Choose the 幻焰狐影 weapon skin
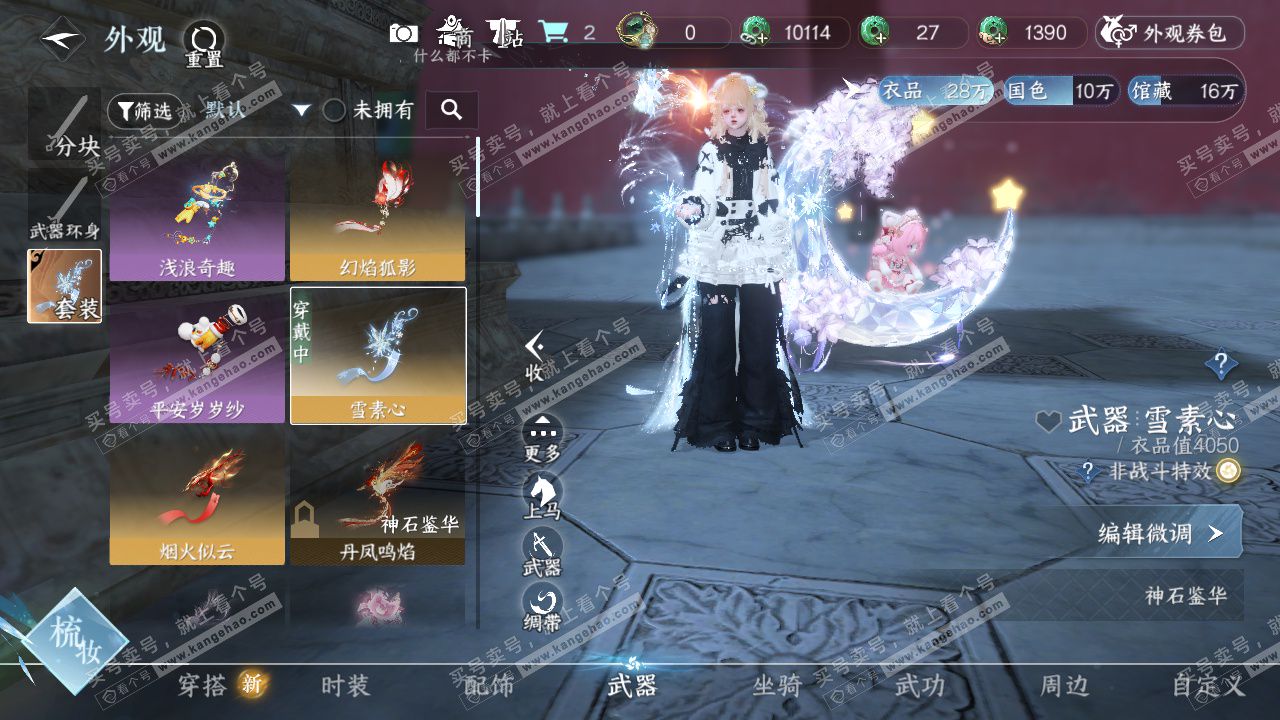Screen dimensions: 1280x720 tap(377, 216)
